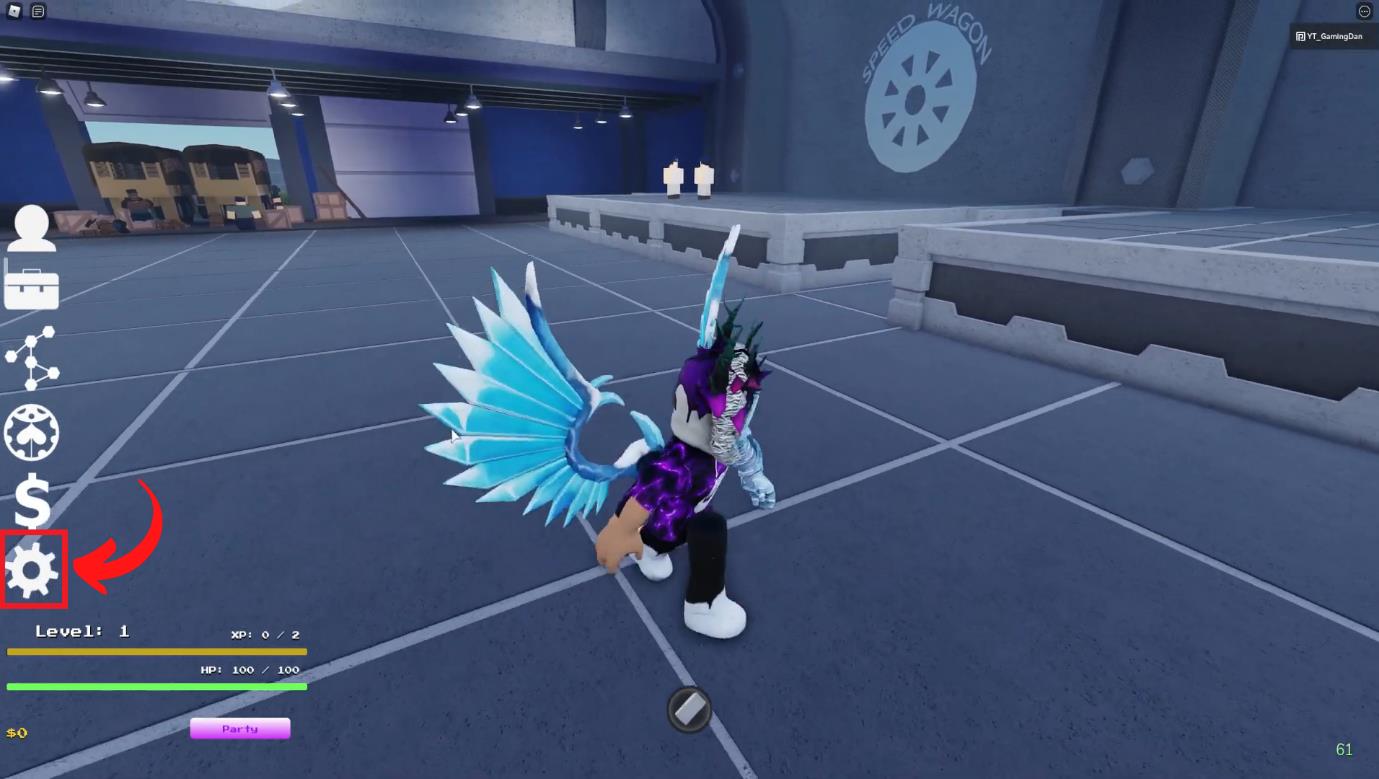Click the yellow XP progress bar

[x=155, y=651]
